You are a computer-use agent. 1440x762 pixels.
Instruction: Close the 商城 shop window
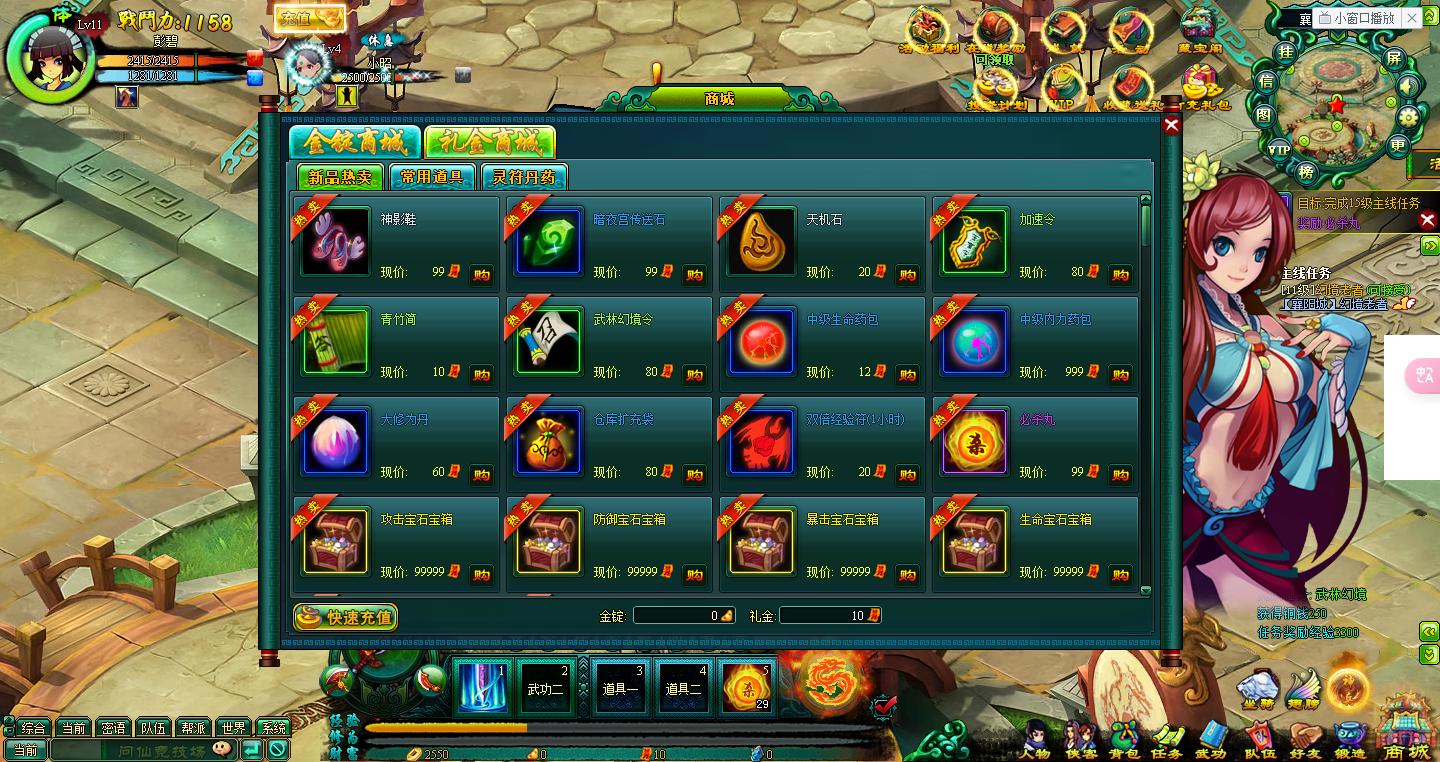1171,125
